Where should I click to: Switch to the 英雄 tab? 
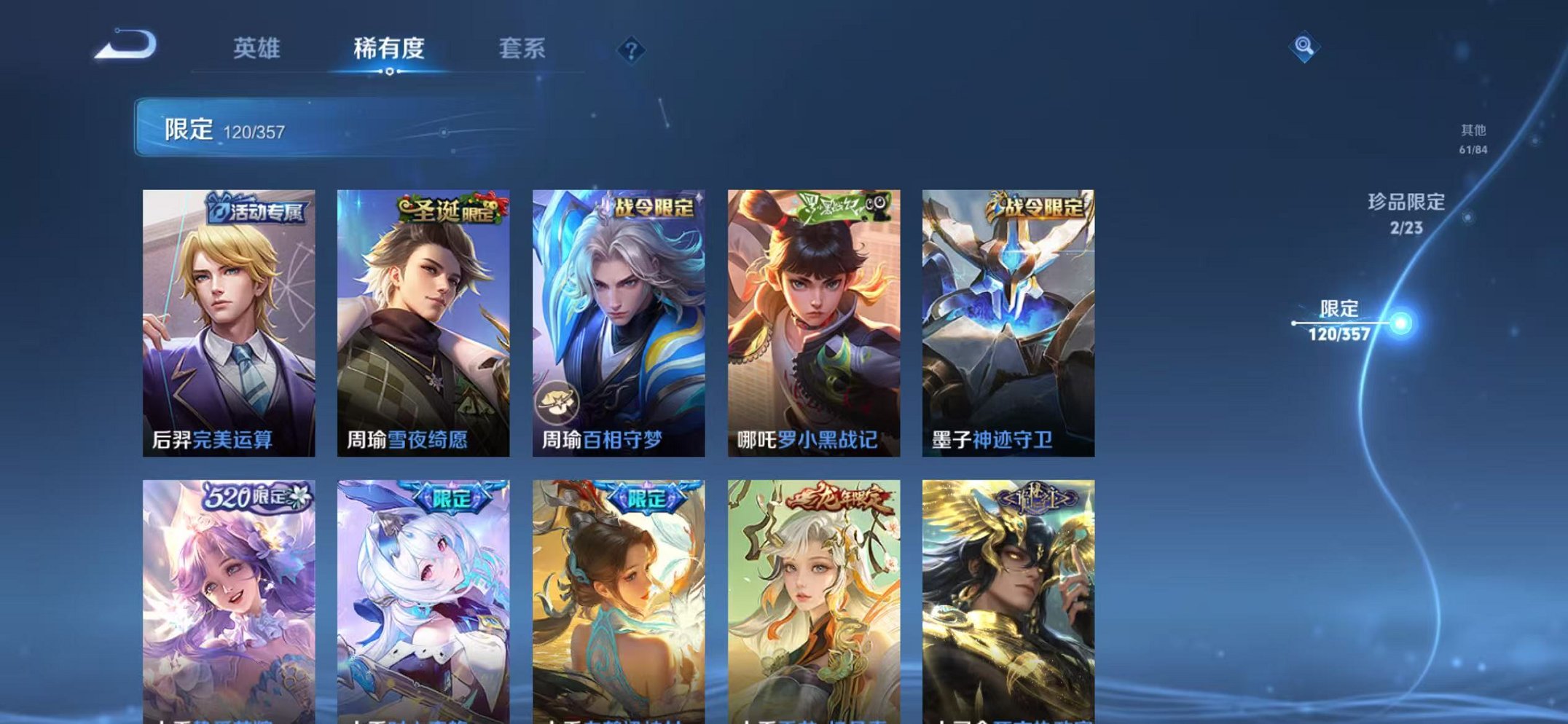tap(260, 48)
